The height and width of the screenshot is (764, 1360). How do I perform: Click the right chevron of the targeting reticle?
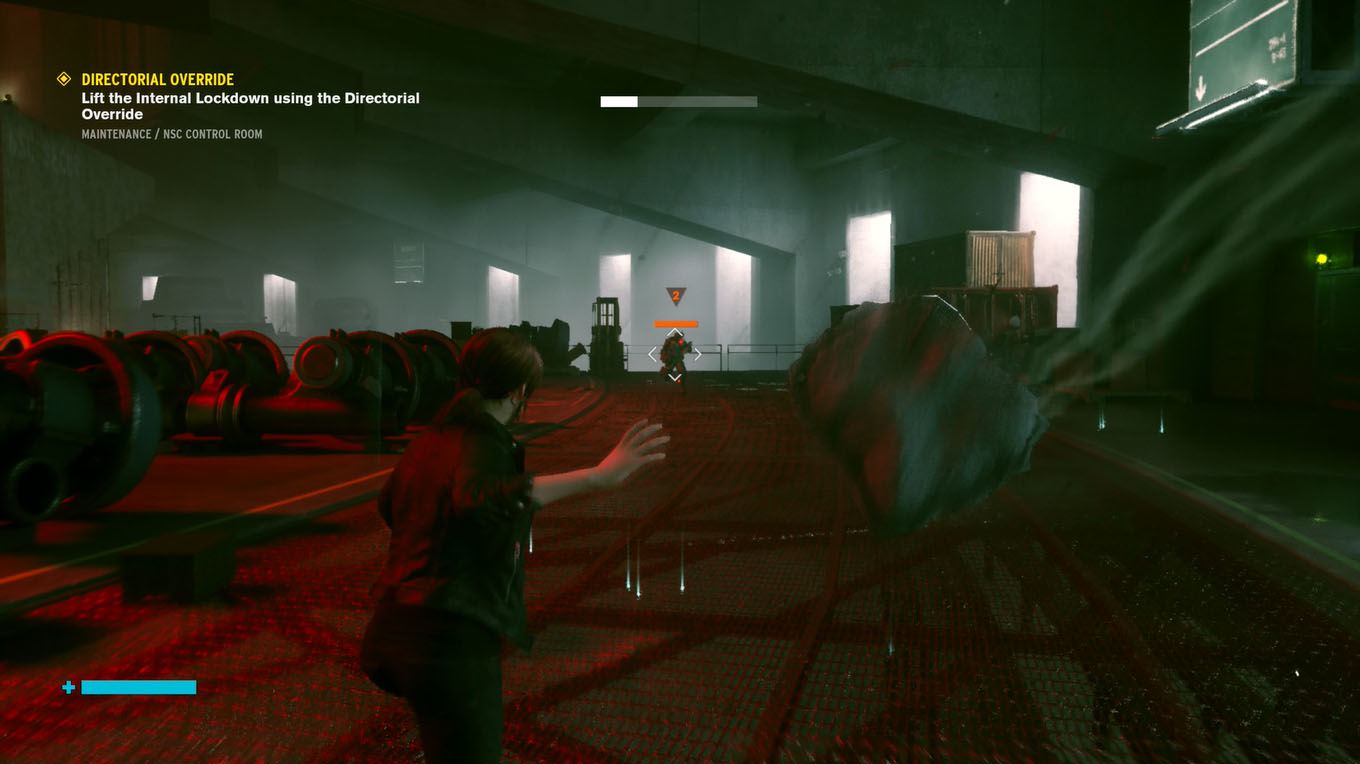coord(699,354)
